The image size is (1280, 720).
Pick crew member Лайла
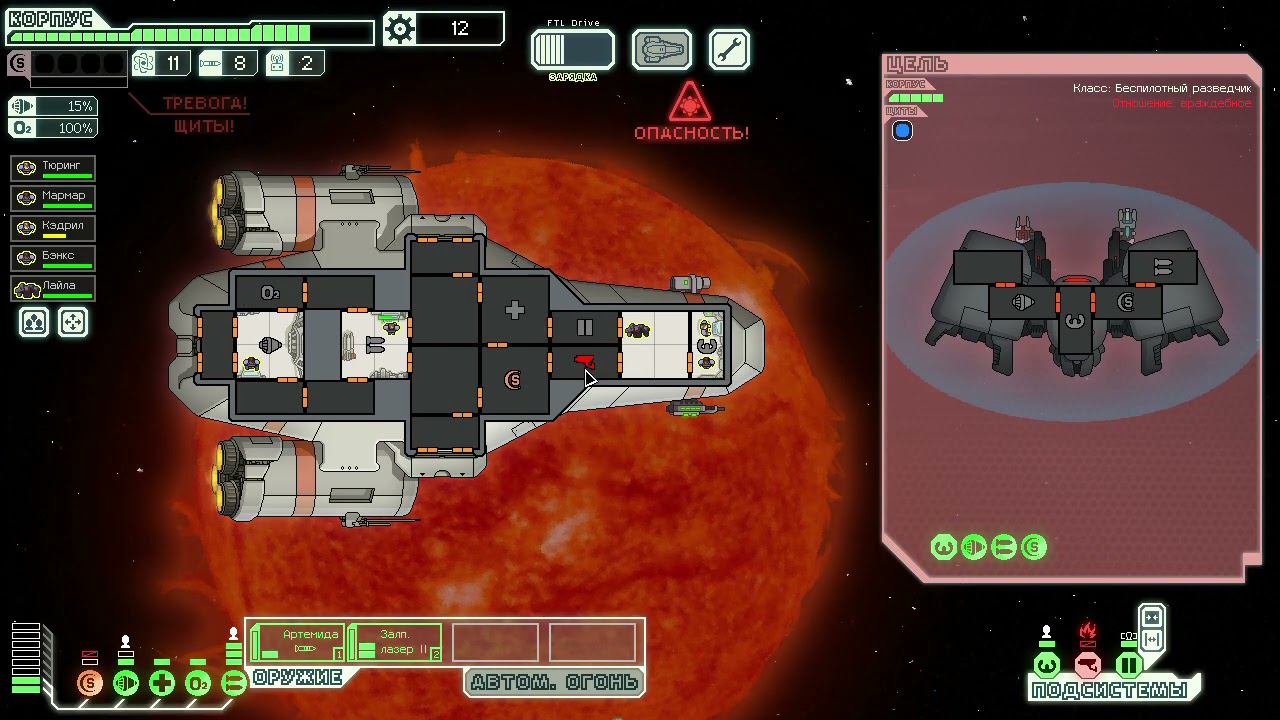54,288
